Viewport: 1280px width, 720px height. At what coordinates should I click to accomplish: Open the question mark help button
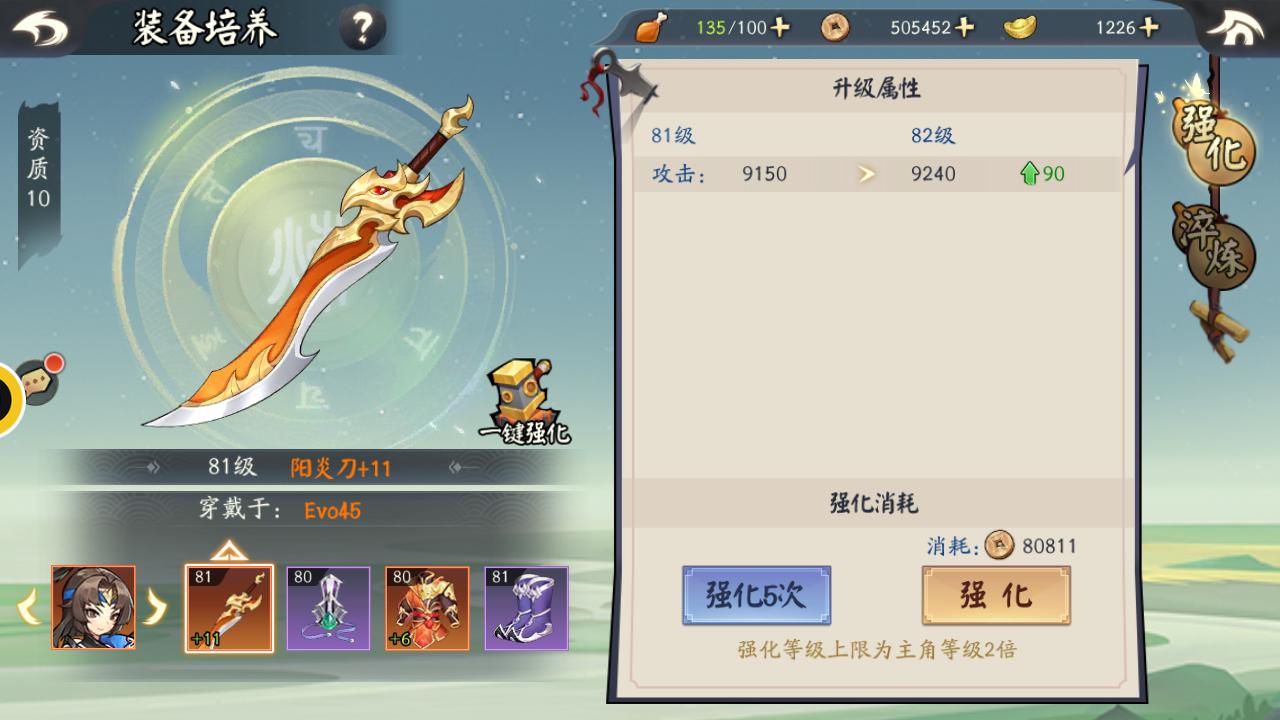pos(362,28)
